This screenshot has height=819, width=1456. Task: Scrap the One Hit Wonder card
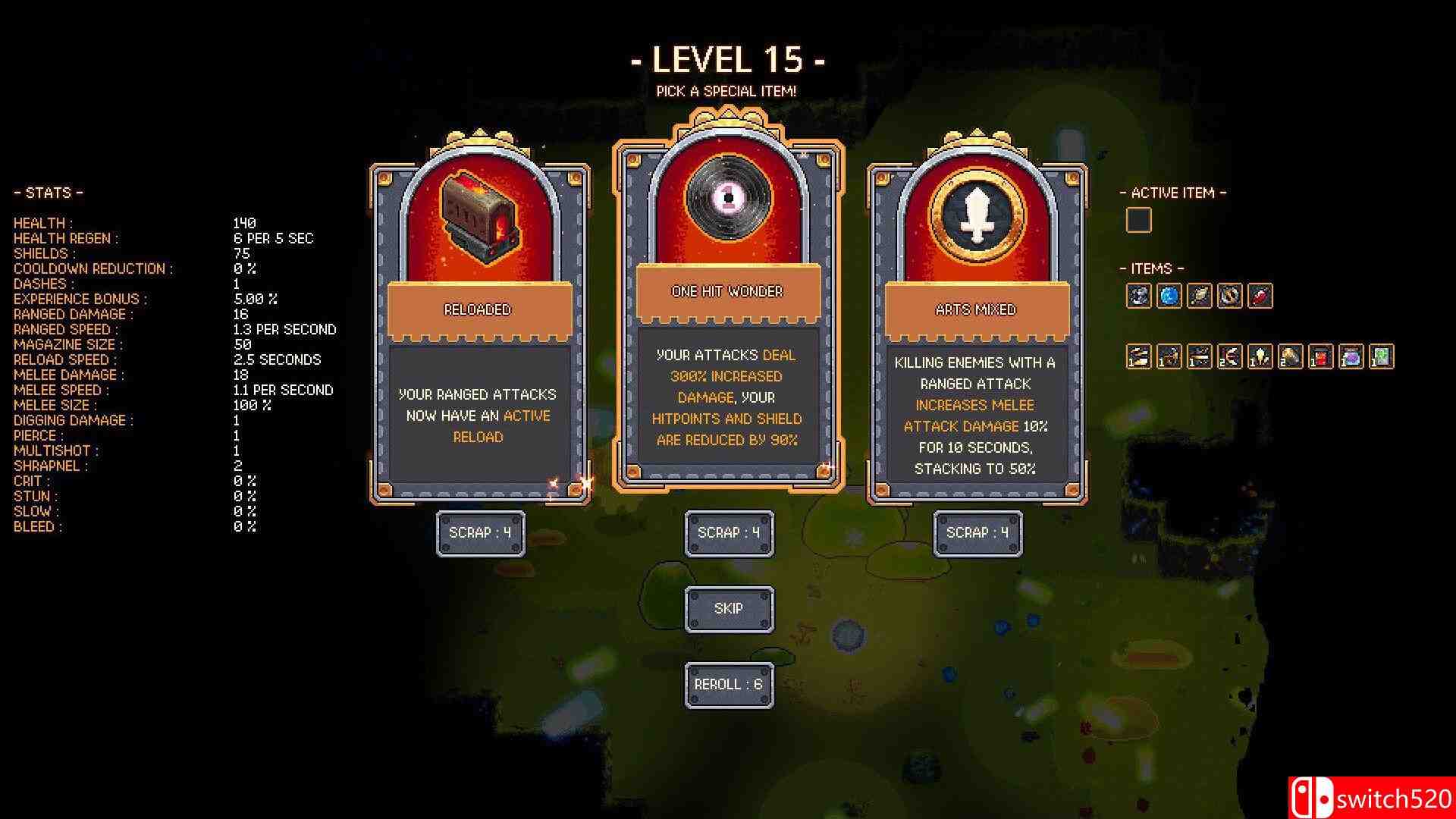point(729,533)
